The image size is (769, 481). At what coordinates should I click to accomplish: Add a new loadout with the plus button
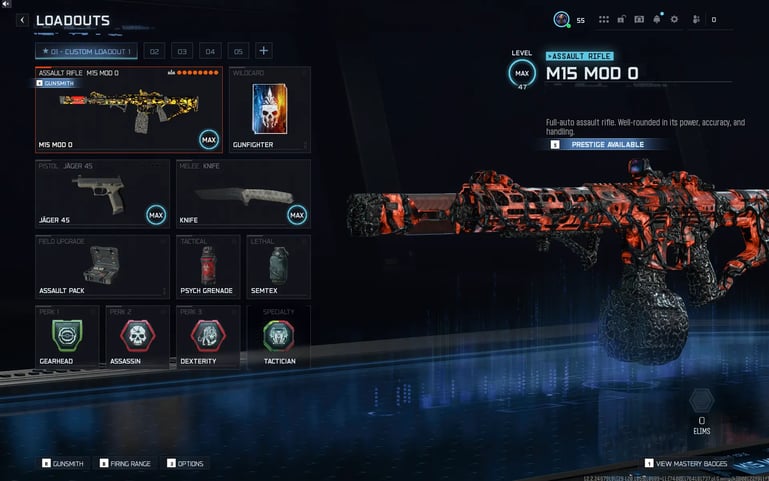pyautogui.click(x=264, y=51)
